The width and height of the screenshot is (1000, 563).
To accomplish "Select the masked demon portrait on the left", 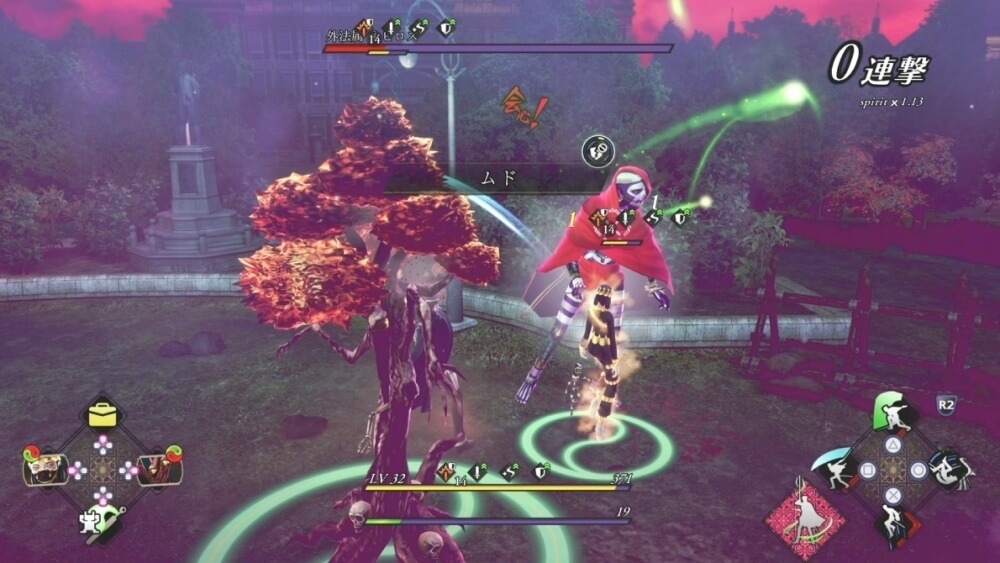I will 44,470.
